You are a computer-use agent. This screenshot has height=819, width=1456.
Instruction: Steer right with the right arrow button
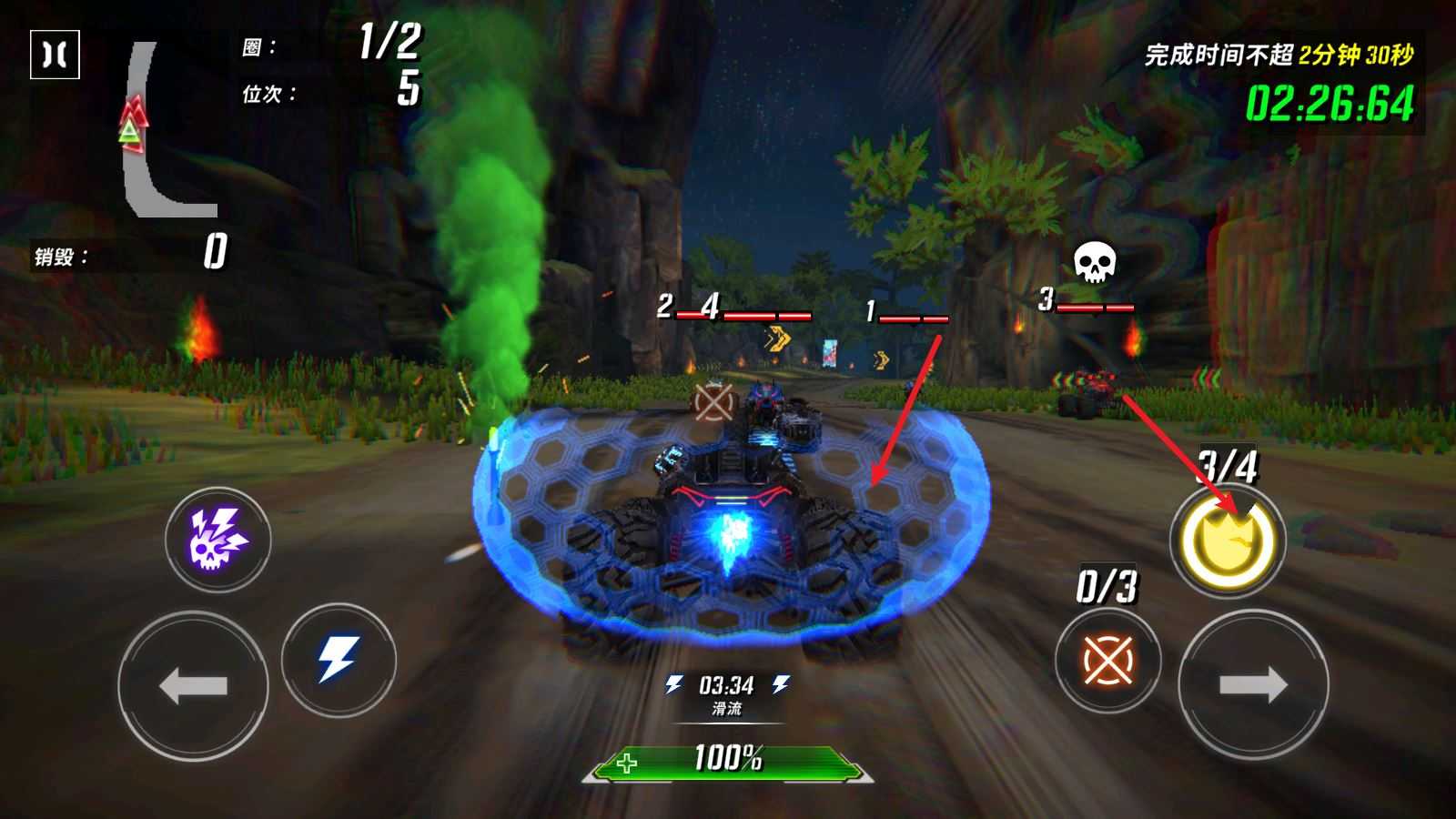click(1253, 685)
